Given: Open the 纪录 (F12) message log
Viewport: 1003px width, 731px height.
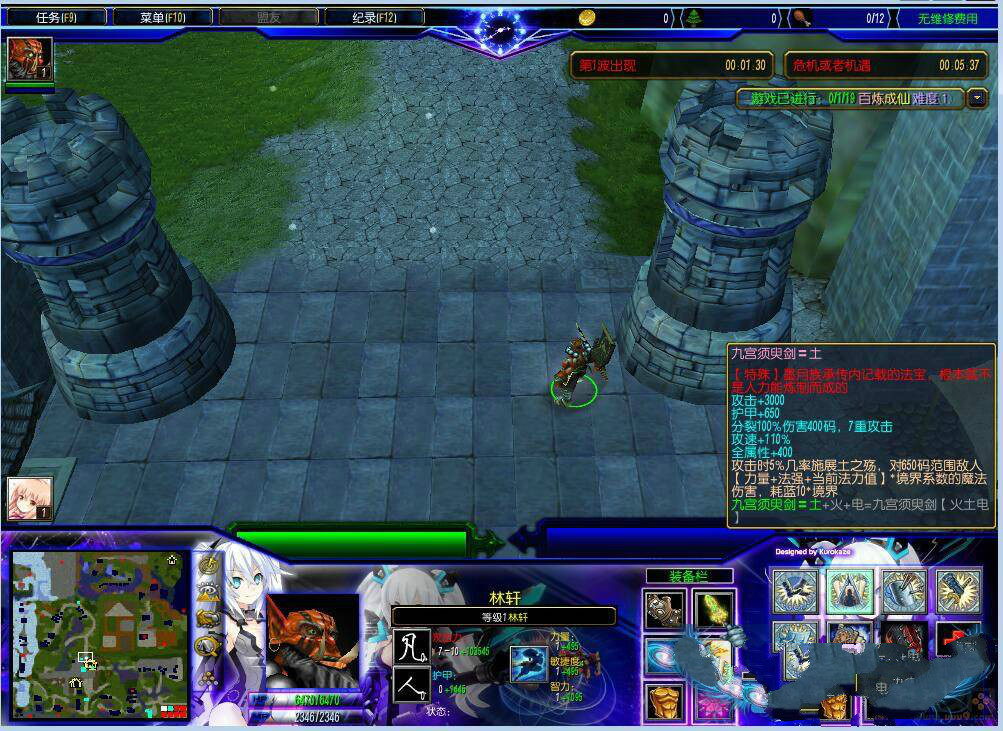Looking at the screenshot, I should tap(375, 18).
